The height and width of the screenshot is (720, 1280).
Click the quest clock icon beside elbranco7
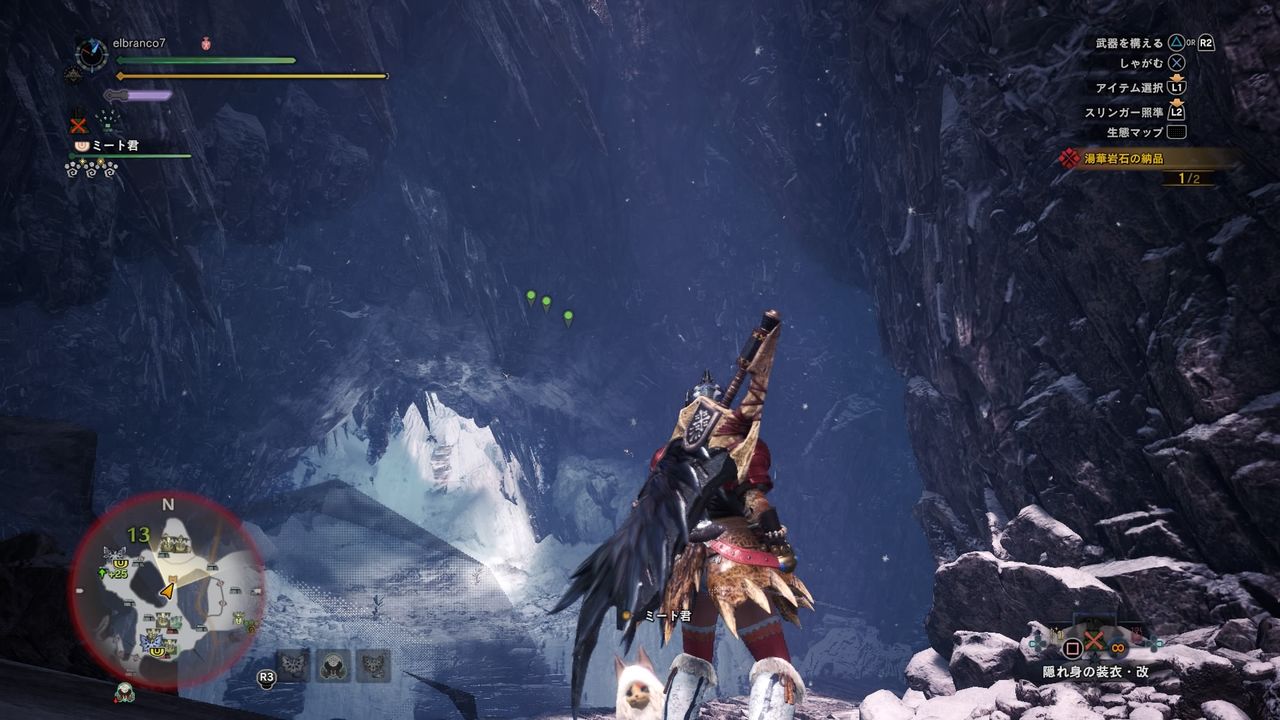(91, 54)
